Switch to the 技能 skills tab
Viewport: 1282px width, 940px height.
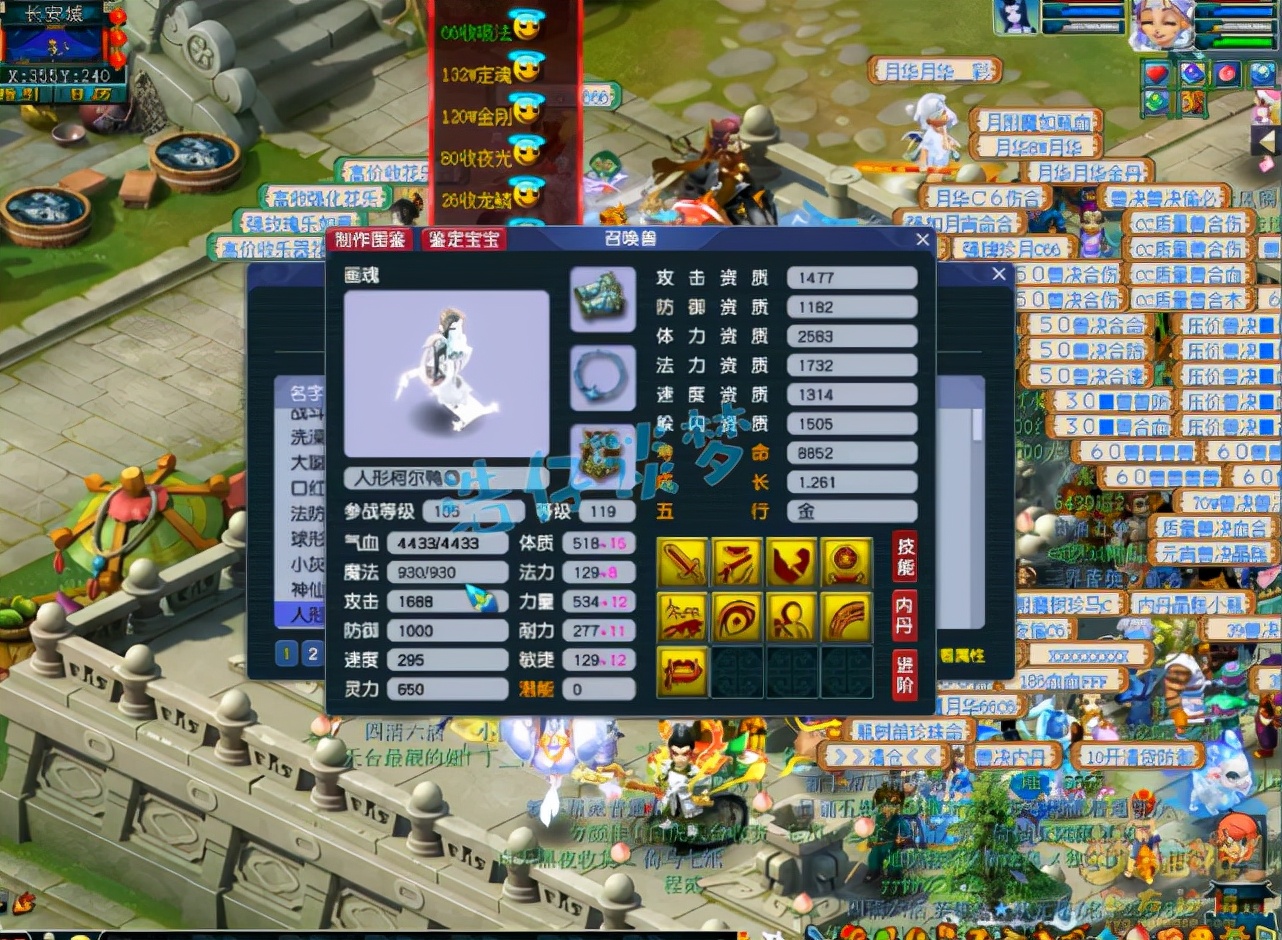point(904,557)
